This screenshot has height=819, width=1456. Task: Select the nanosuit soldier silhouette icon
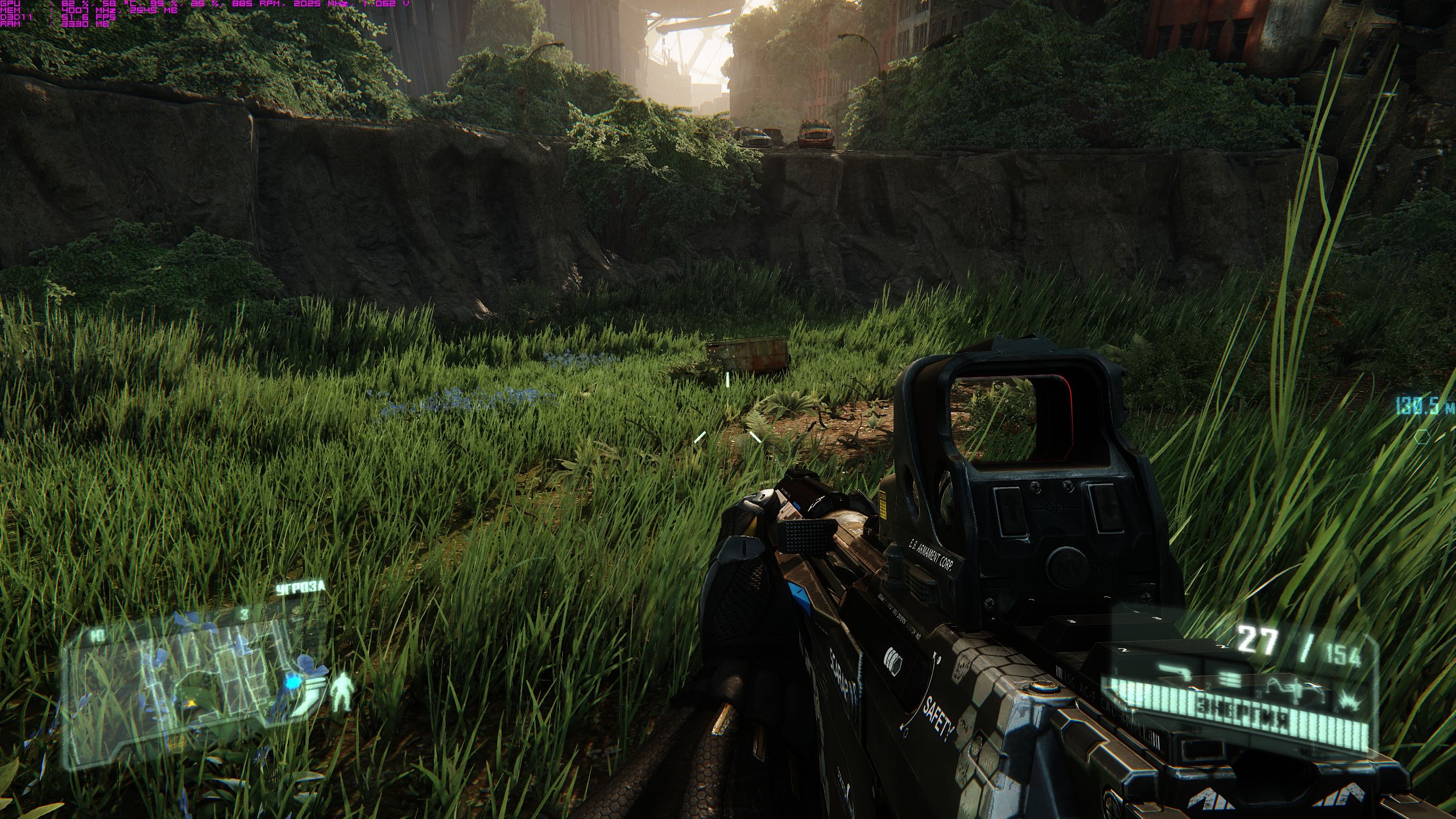click(x=344, y=692)
